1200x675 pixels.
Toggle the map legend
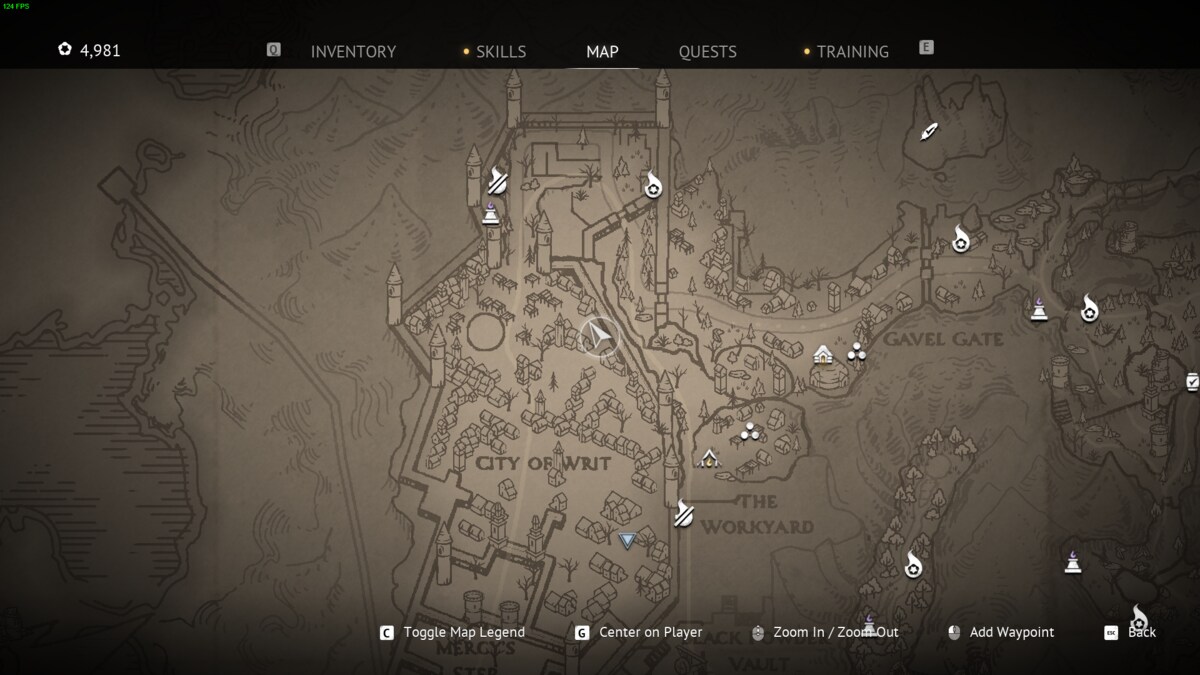(463, 632)
